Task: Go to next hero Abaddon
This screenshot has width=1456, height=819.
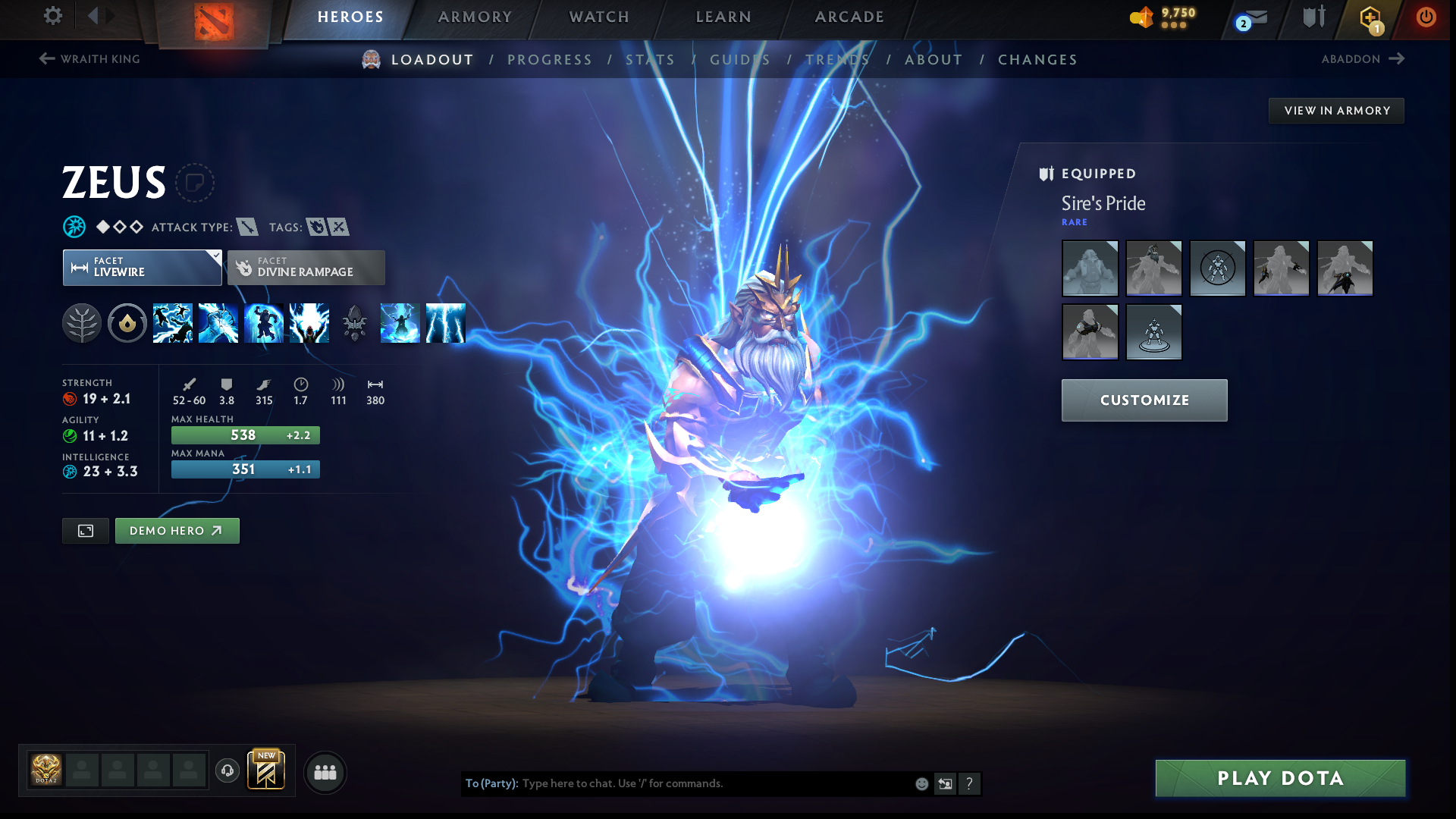Action: pyautogui.click(x=1363, y=59)
